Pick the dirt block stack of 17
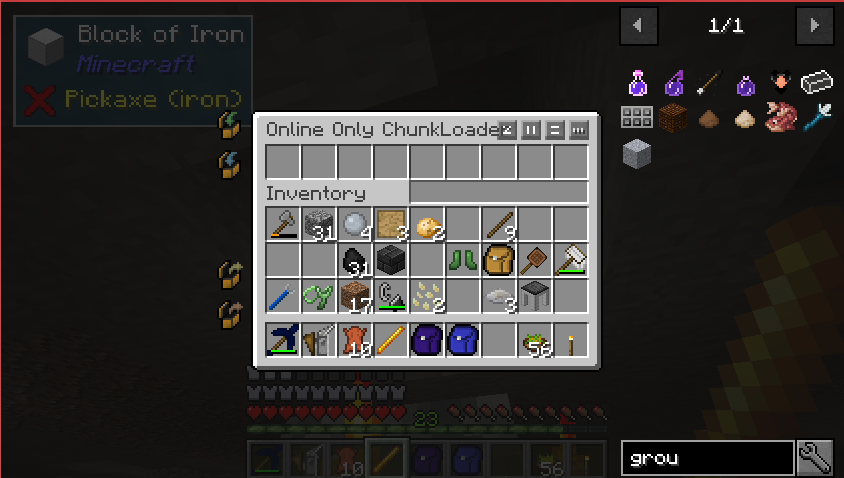The image size is (844, 478). click(x=355, y=297)
